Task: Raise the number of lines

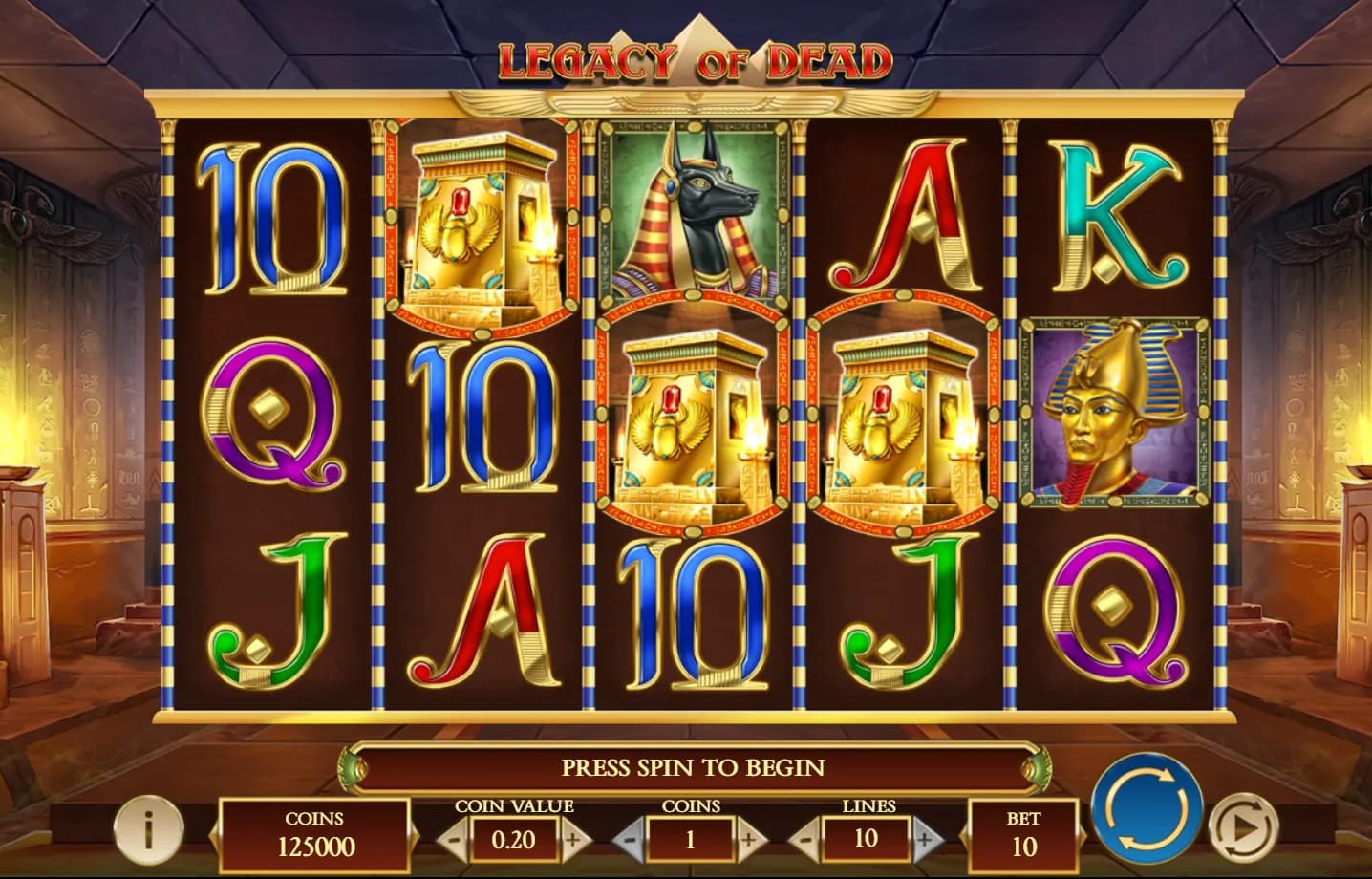Action: click(x=924, y=841)
